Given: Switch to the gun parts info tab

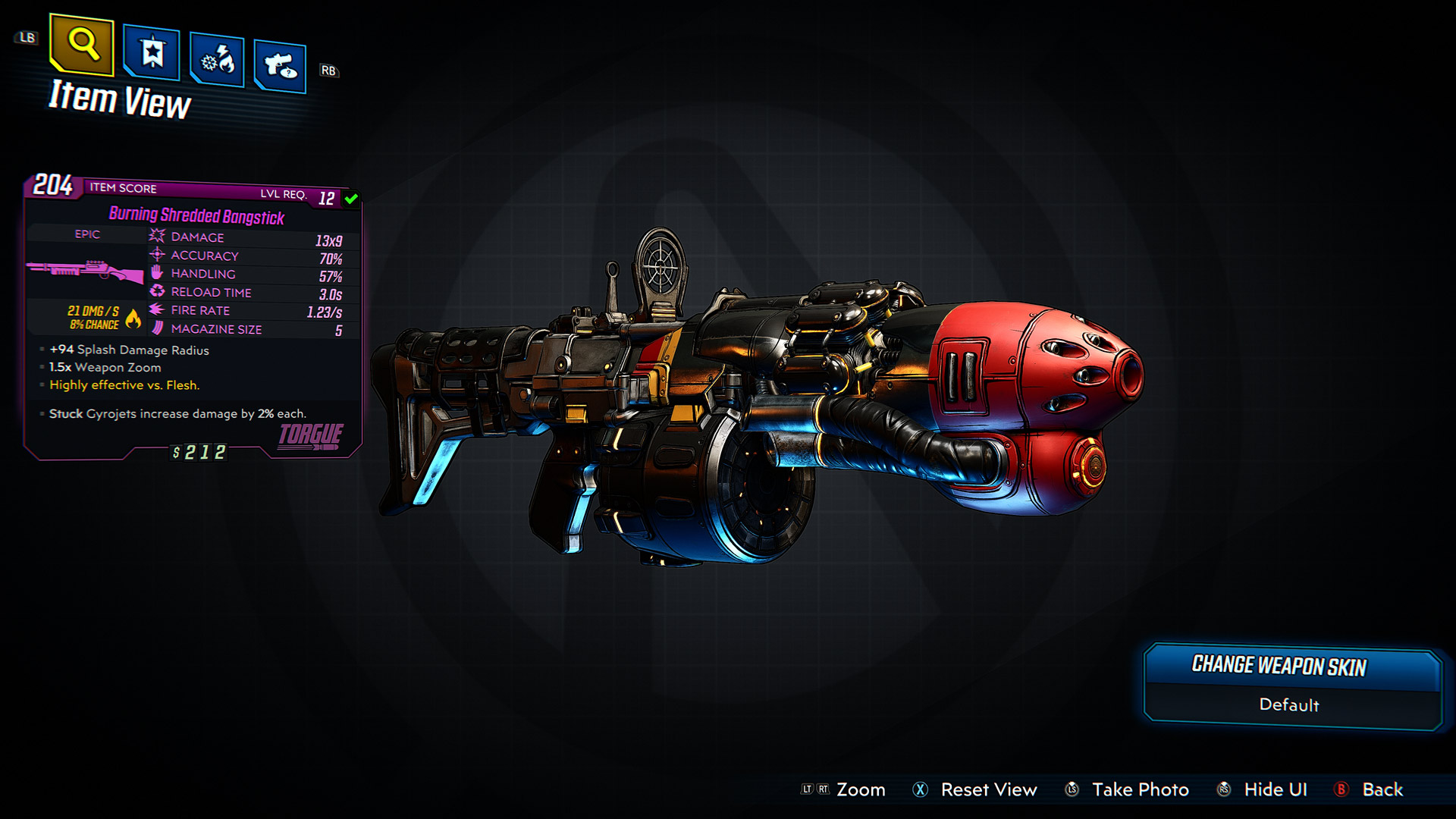Looking at the screenshot, I should click(280, 67).
